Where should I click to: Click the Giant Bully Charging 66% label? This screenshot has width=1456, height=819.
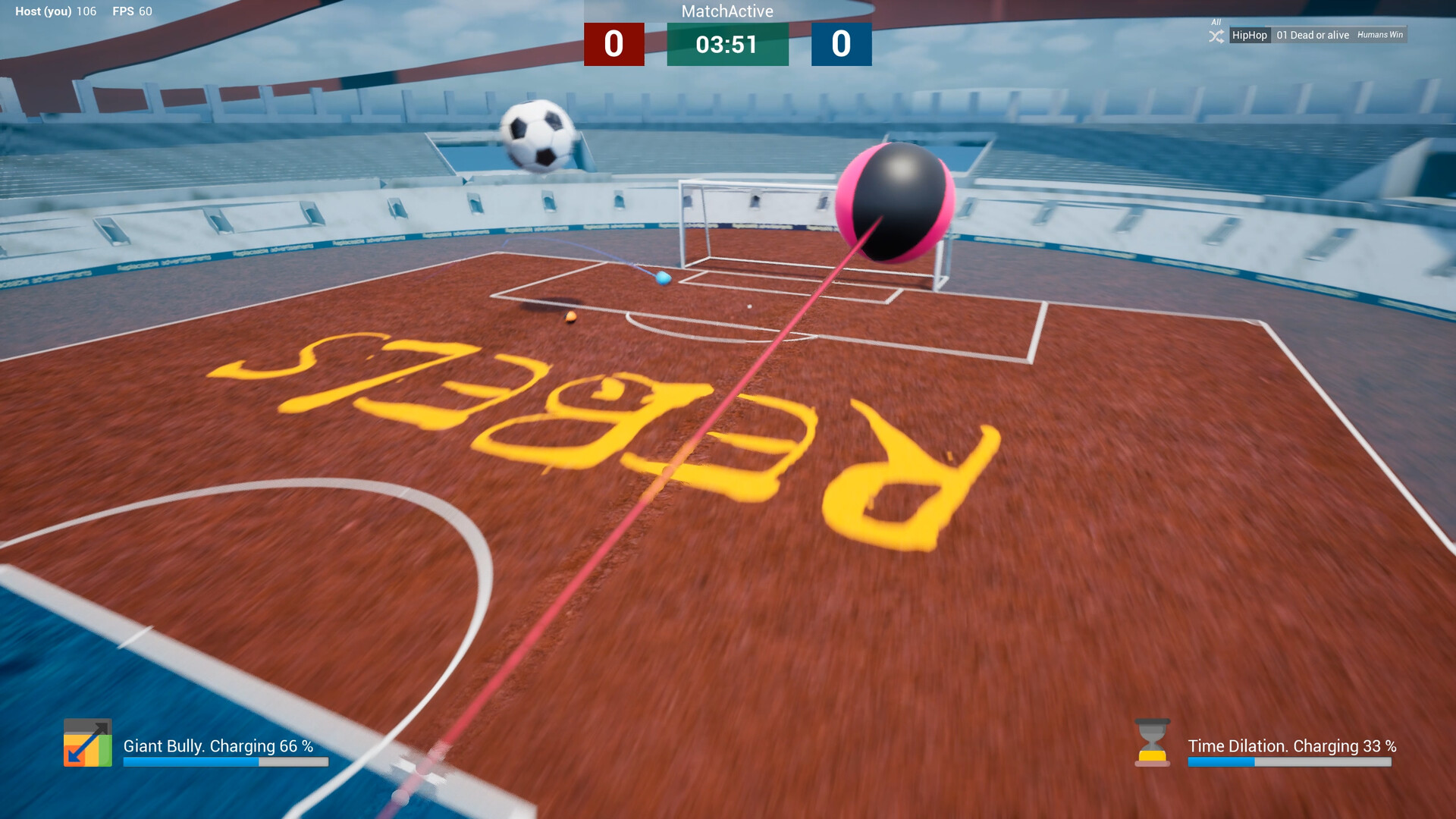(x=218, y=746)
